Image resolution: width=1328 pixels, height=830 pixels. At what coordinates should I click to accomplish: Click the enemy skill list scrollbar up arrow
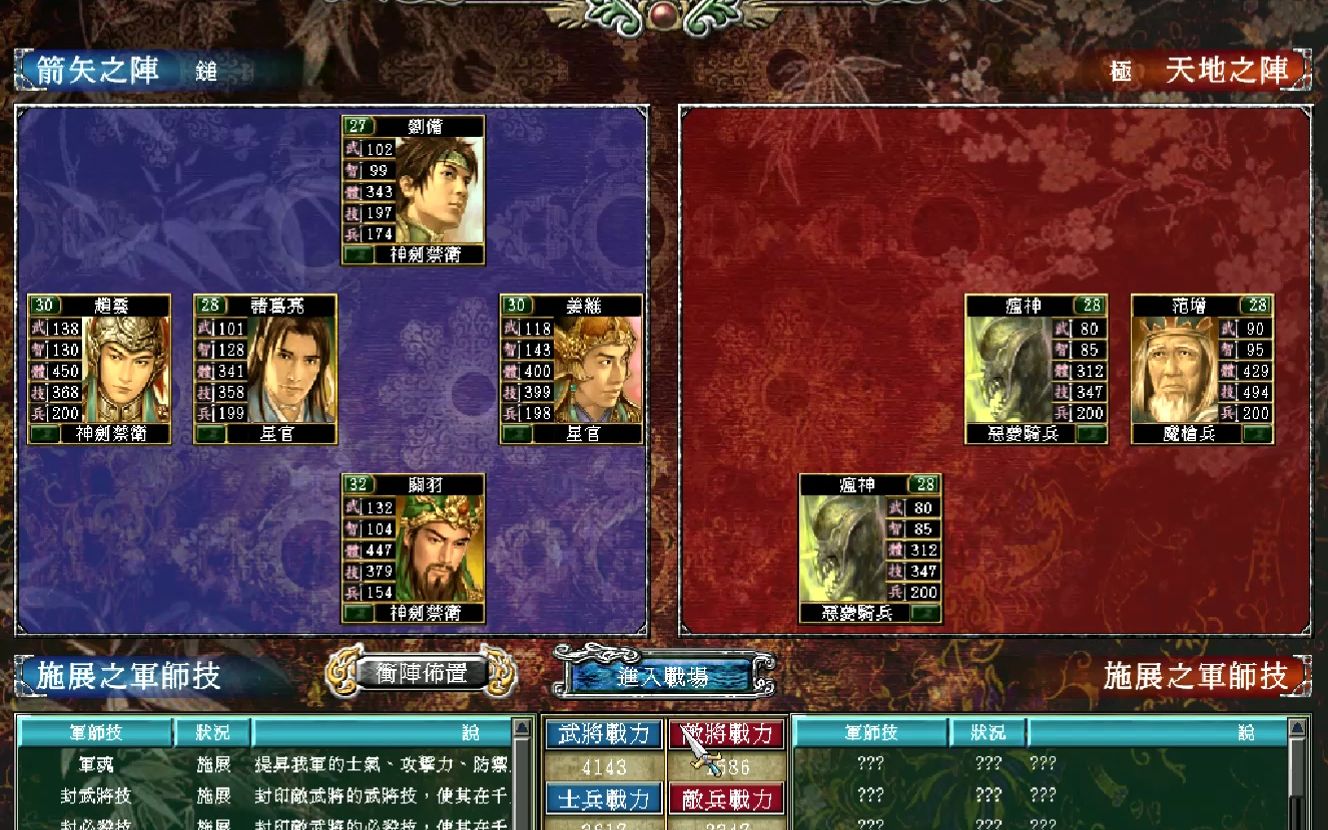(x=1299, y=727)
